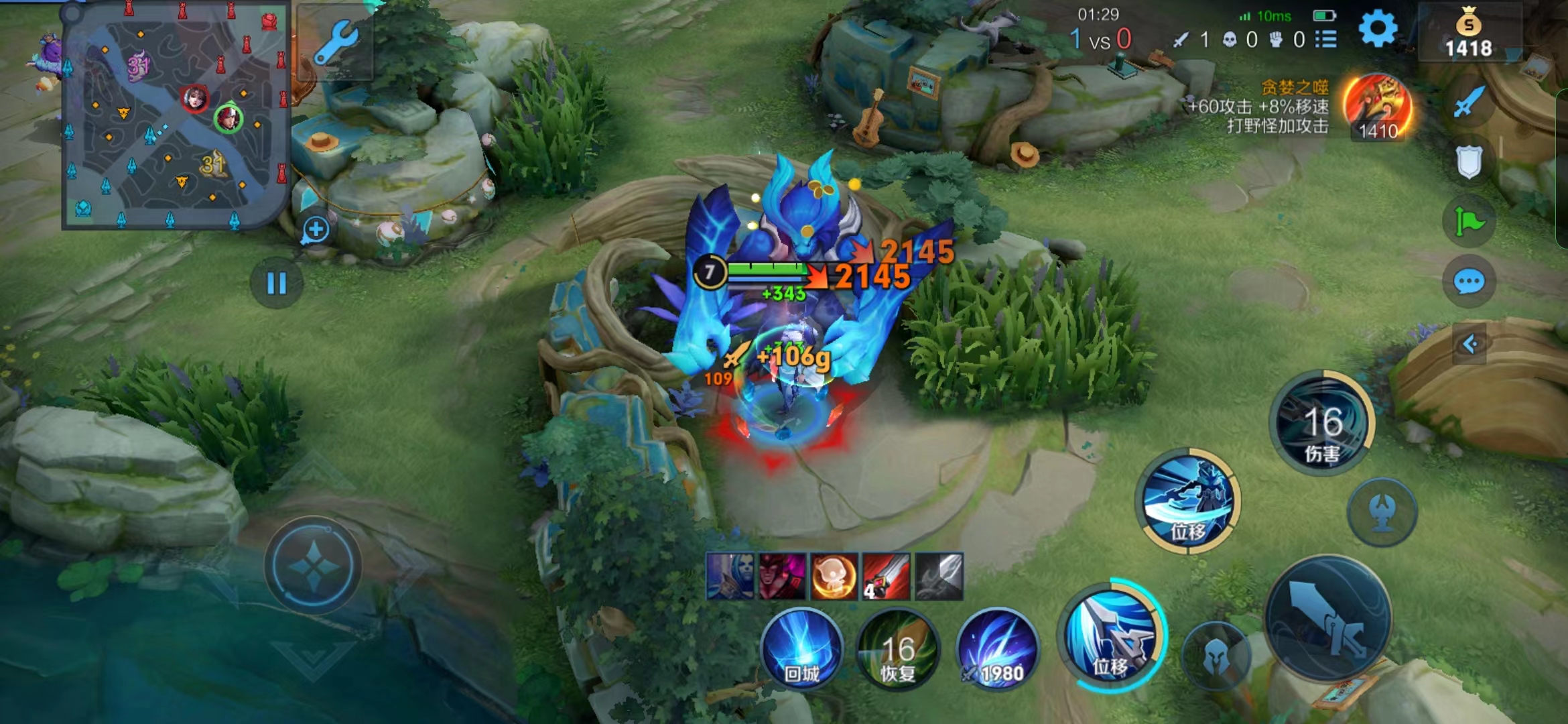Select the shield defense signal icon
This screenshot has width=1568, height=724.
pyautogui.click(x=1469, y=161)
